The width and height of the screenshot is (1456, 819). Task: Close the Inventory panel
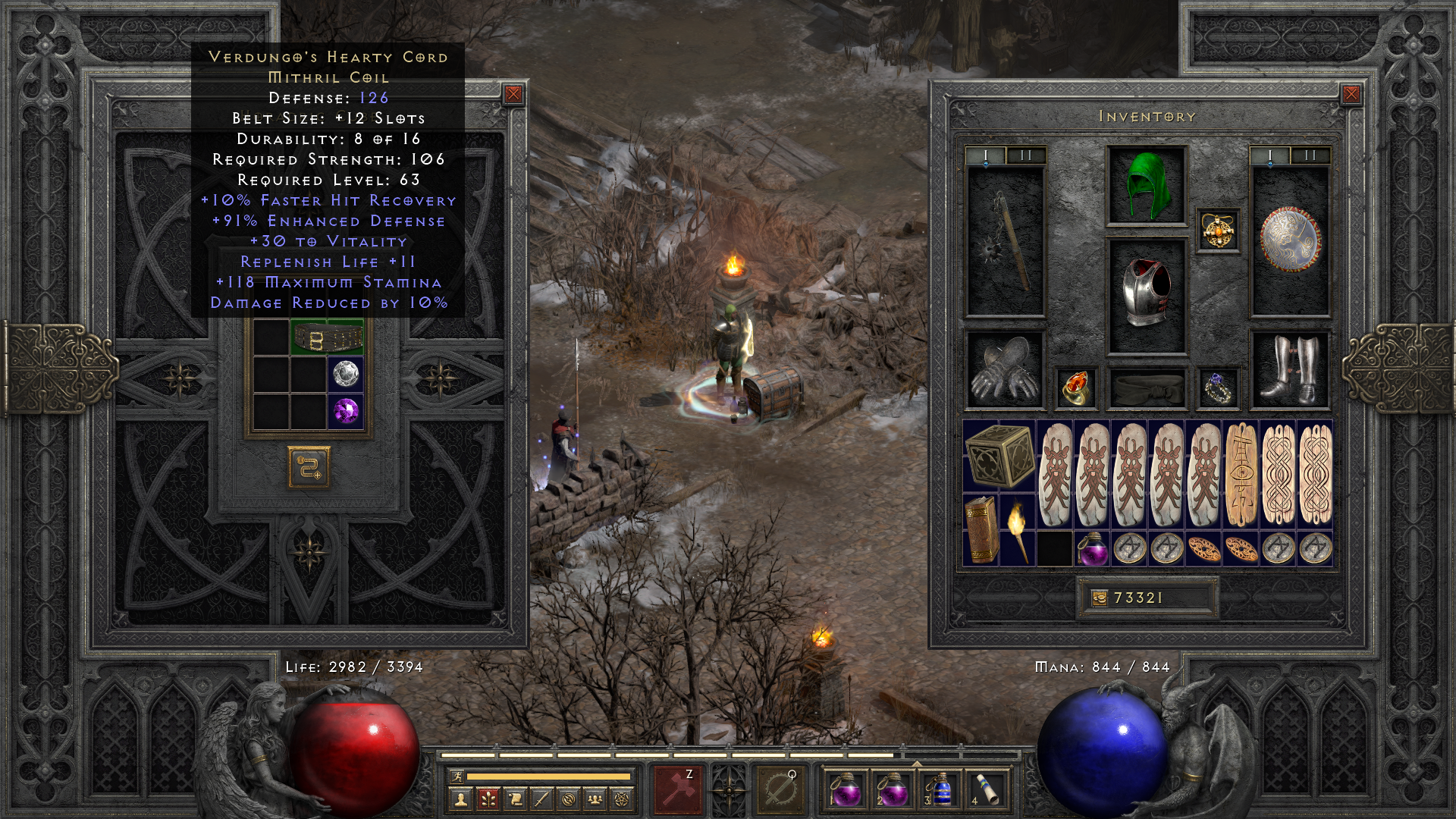pos(1351,94)
